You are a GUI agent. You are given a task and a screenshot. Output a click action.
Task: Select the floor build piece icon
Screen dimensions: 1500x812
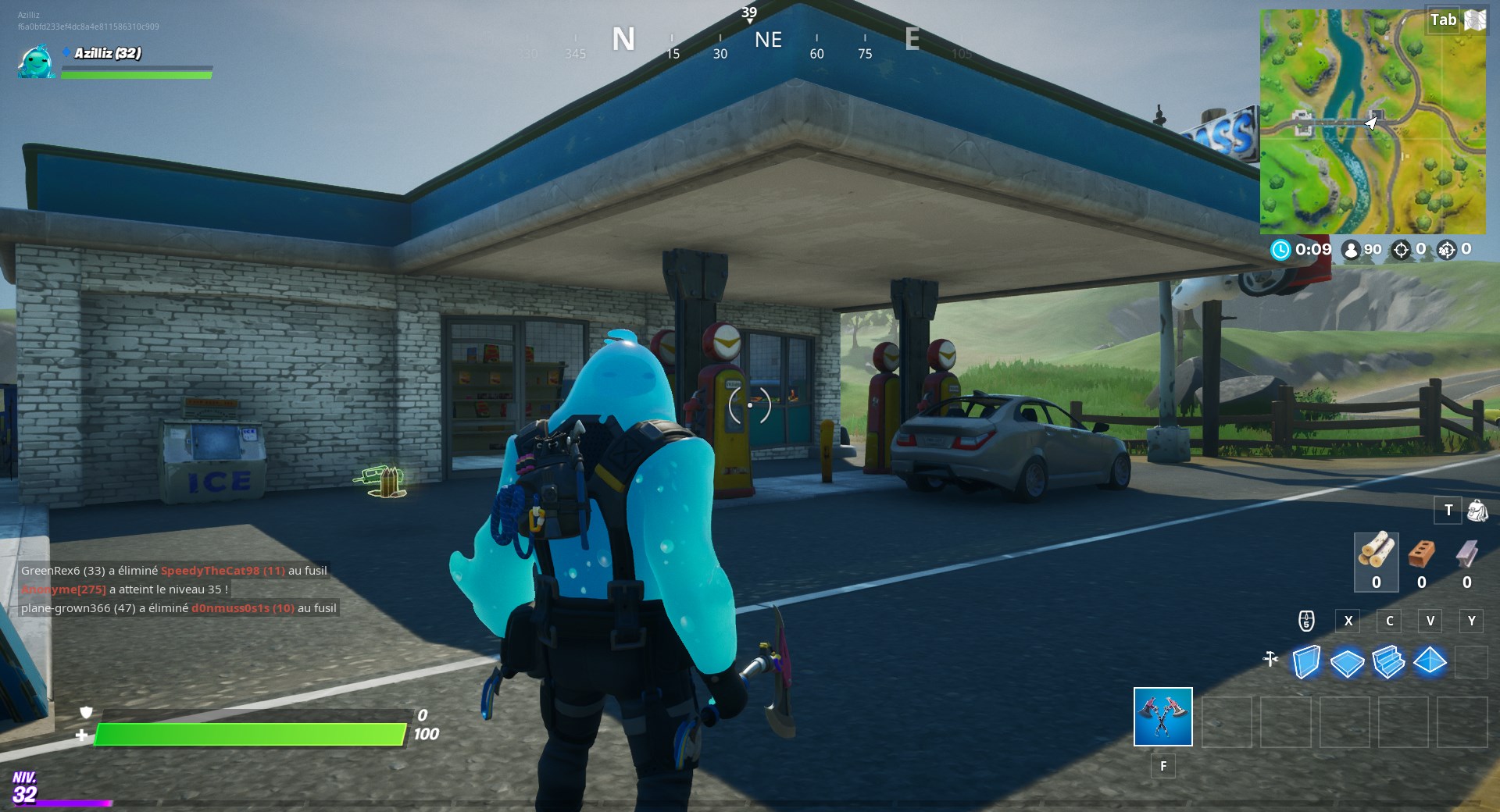tap(1347, 661)
